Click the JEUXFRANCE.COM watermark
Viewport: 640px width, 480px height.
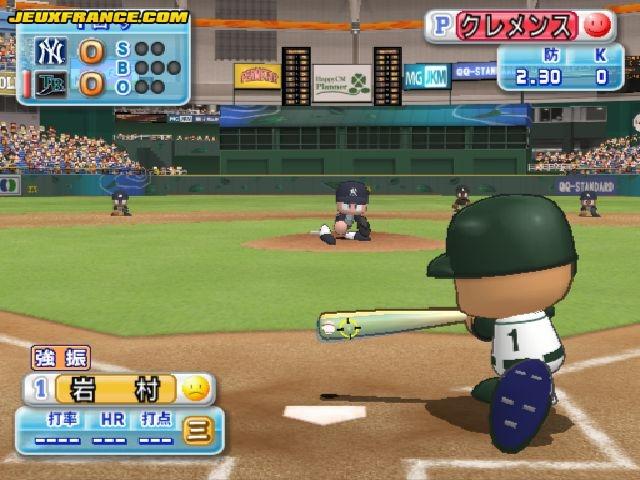click(98, 16)
